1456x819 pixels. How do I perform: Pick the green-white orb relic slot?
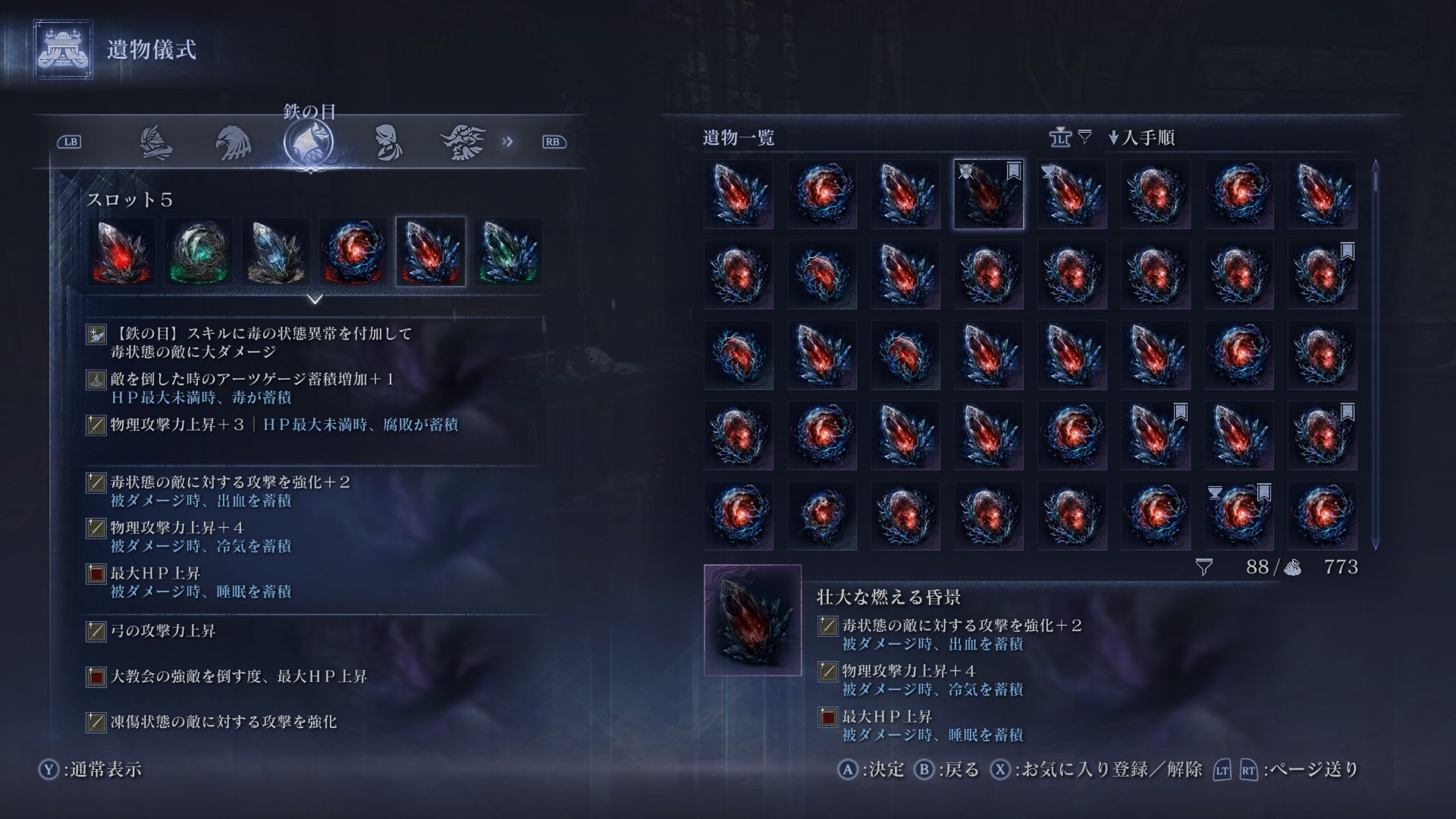point(199,252)
